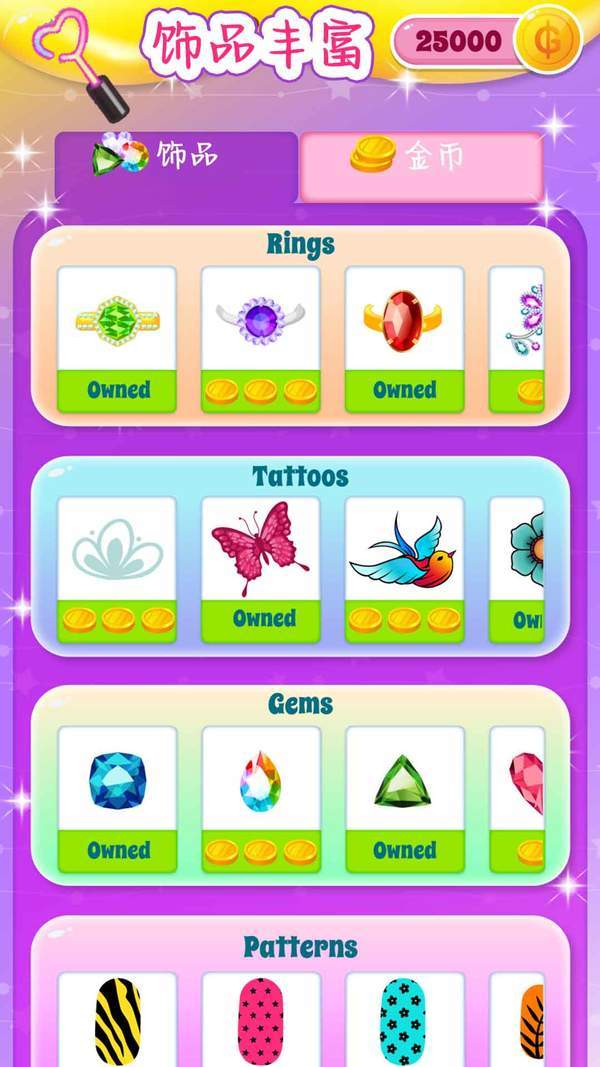Select the pink star nail pattern
600x1067 pixels.
click(x=260, y=1020)
